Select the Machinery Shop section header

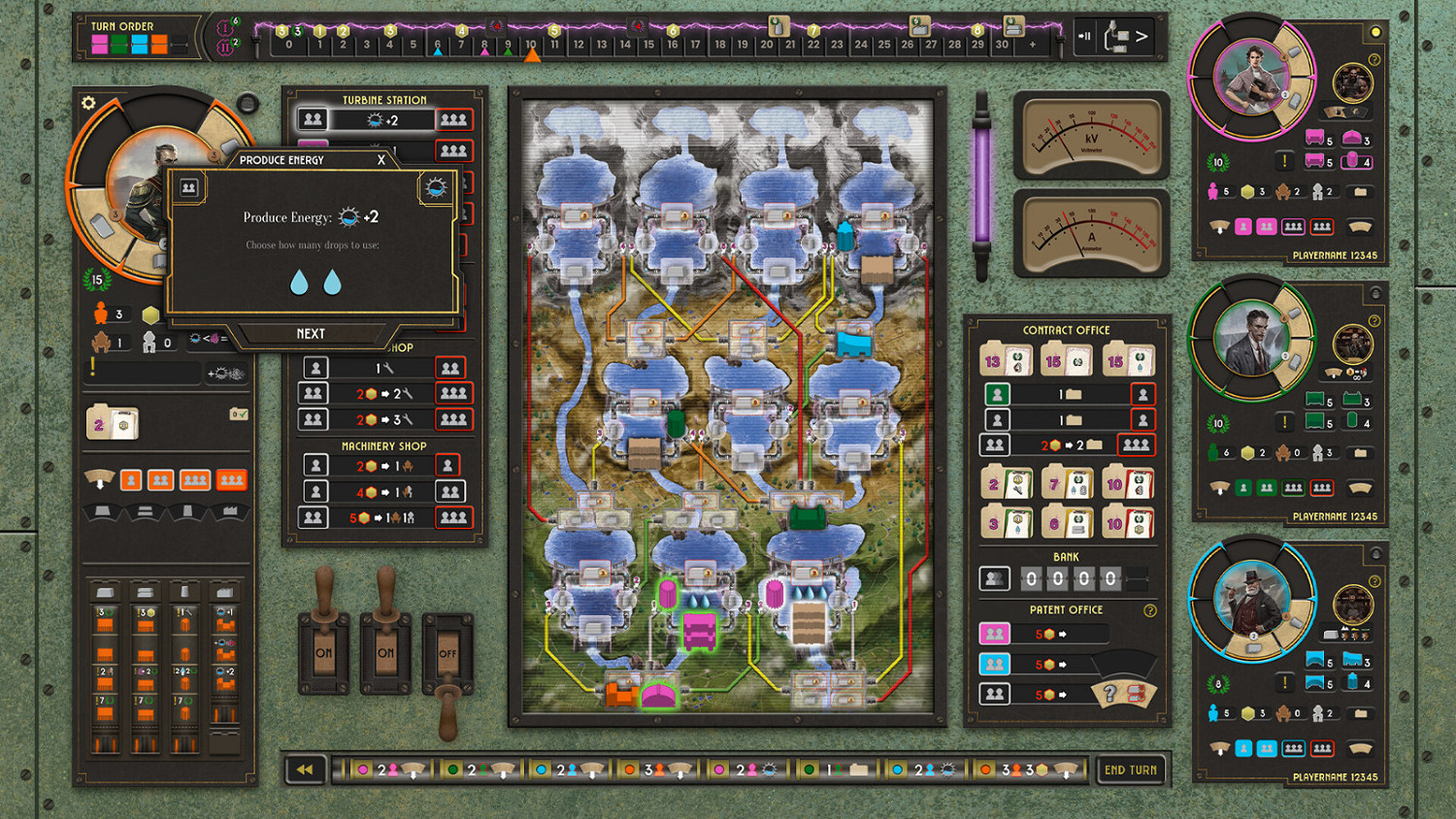click(x=384, y=446)
